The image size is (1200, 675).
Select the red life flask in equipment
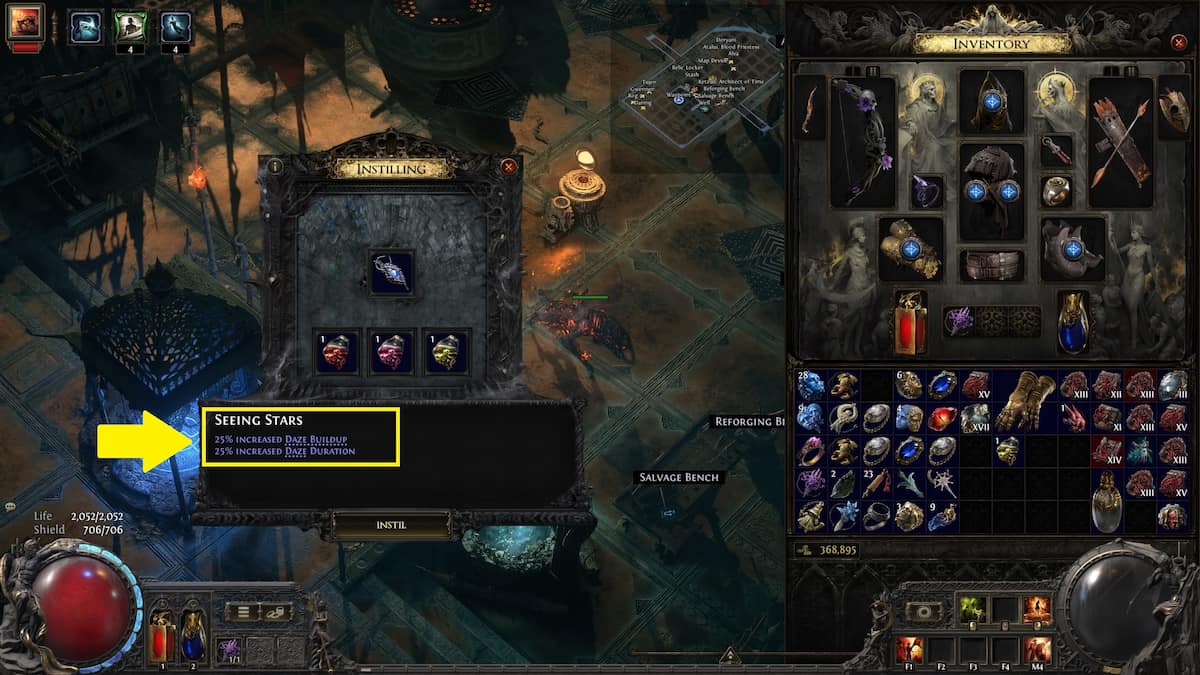pyautogui.click(x=910, y=322)
